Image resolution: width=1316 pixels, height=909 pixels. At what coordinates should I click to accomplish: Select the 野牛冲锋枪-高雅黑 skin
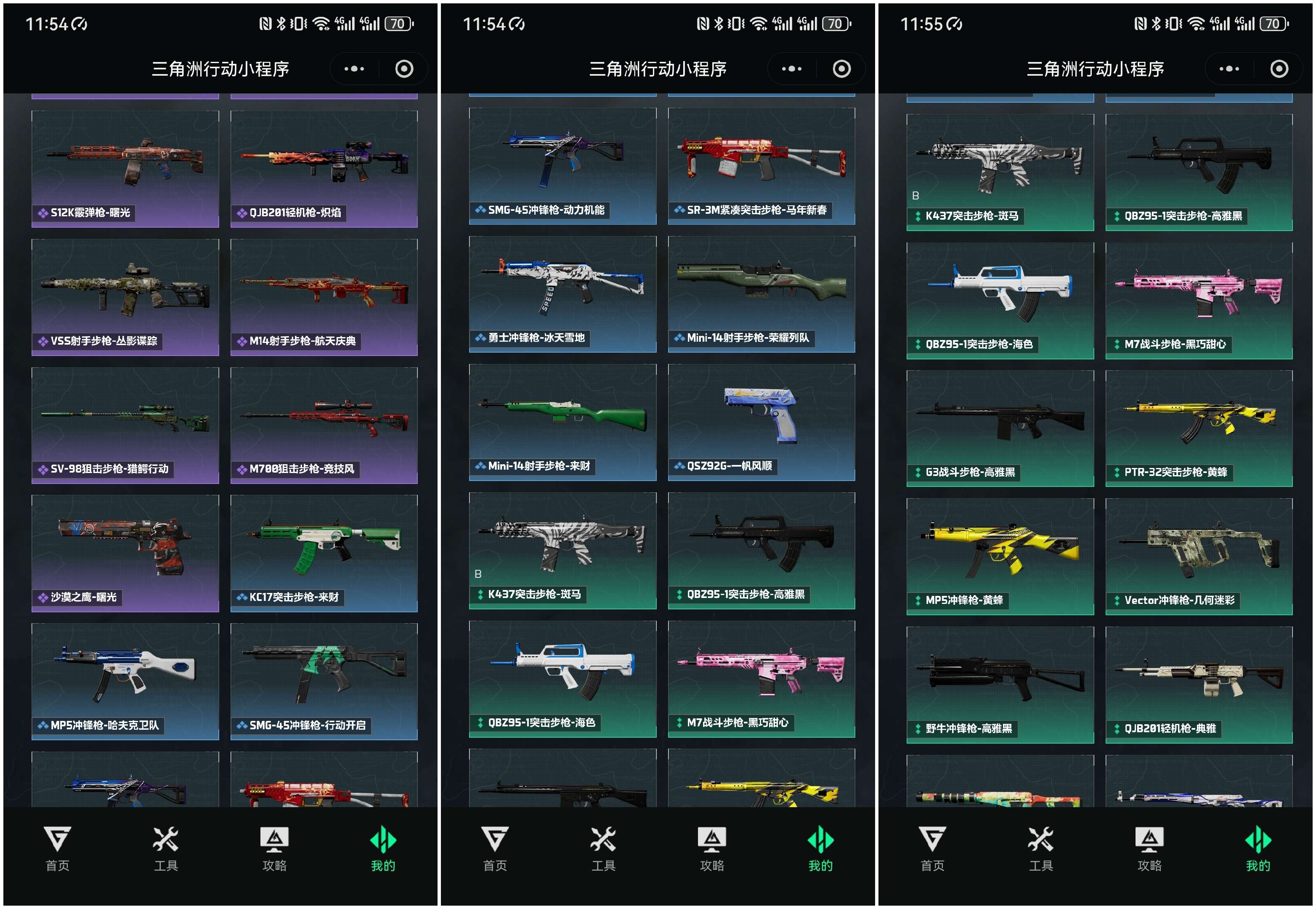999,684
